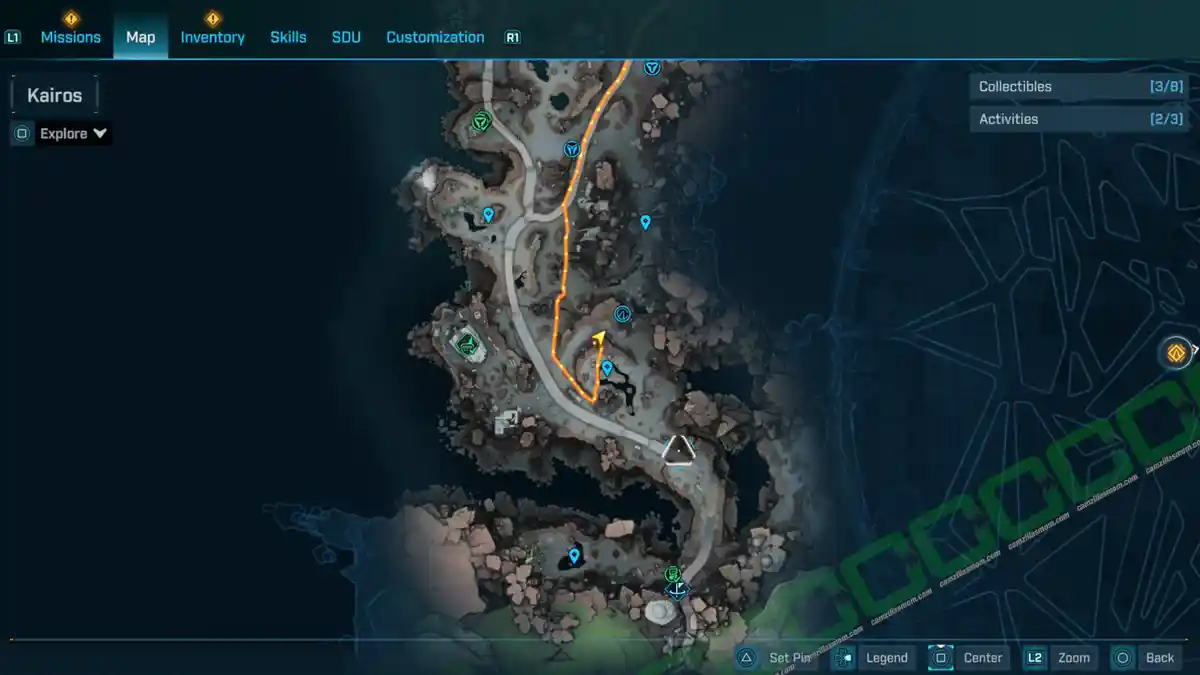Viewport: 1200px width, 675px height.
Task: Select the orange mission marker at map edge
Action: tap(1176, 352)
